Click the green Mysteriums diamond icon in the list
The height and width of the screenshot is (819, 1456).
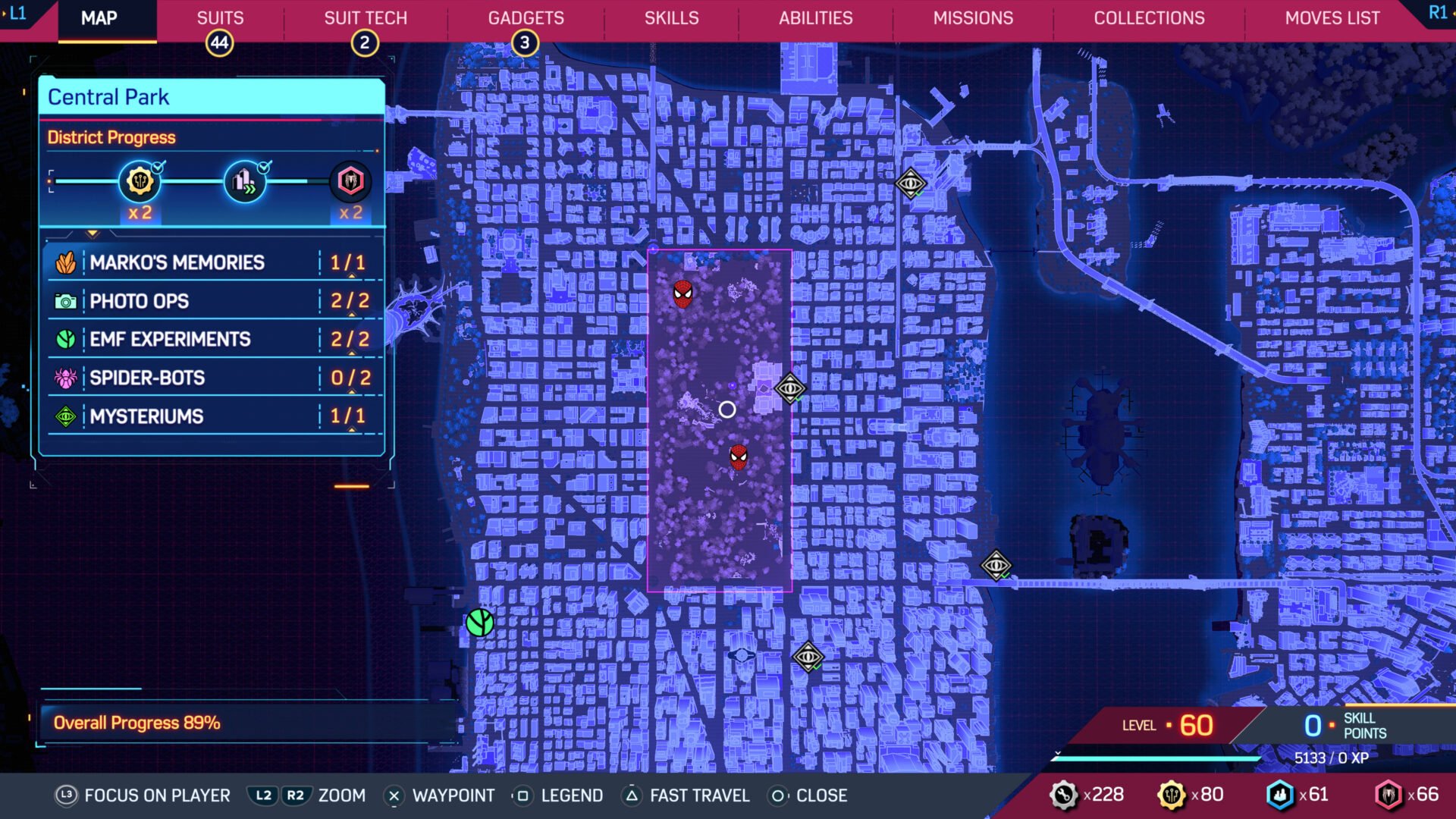67,416
